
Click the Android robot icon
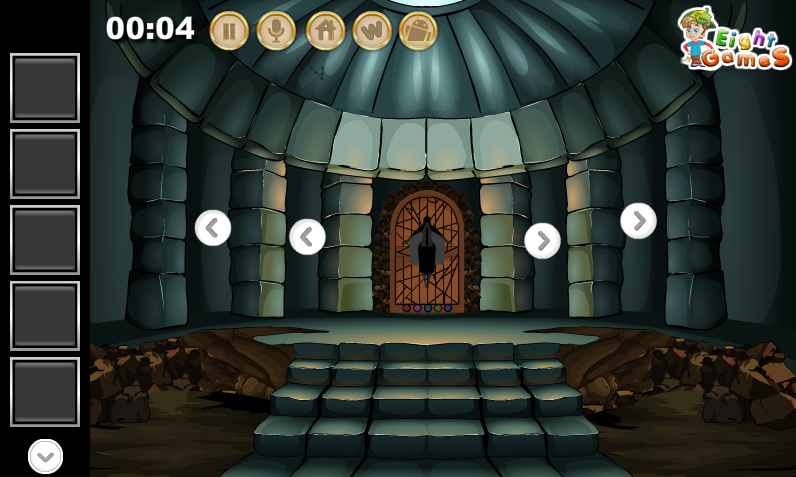tap(418, 31)
